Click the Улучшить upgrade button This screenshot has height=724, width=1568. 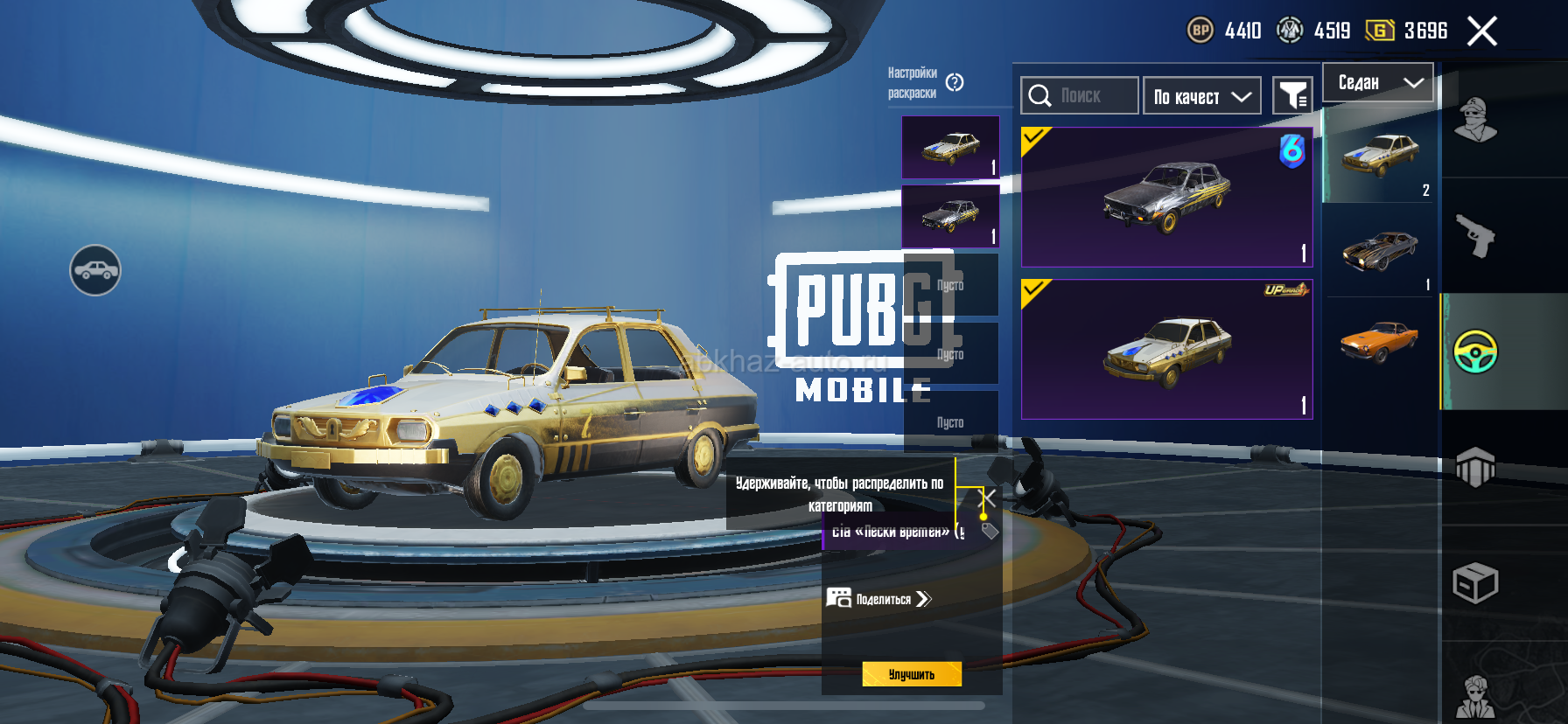point(912,674)
